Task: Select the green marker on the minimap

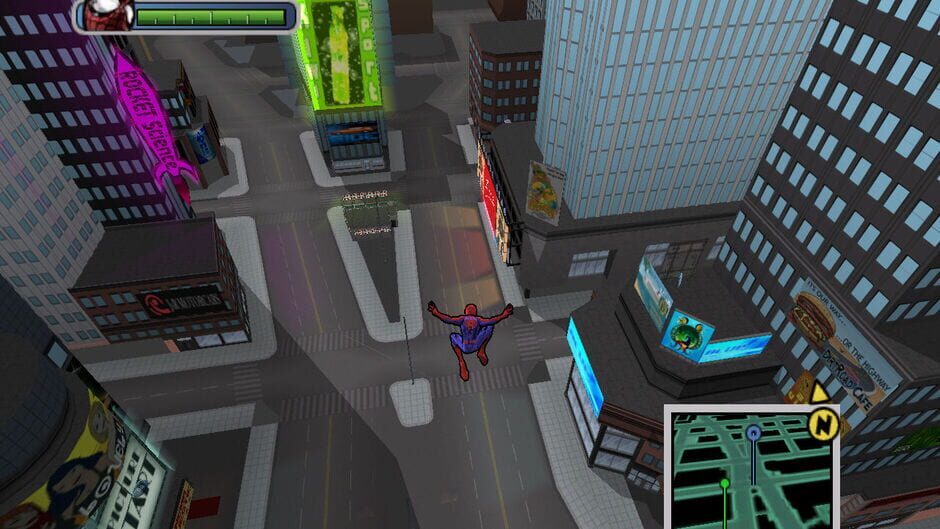Action: click(726, 484)
